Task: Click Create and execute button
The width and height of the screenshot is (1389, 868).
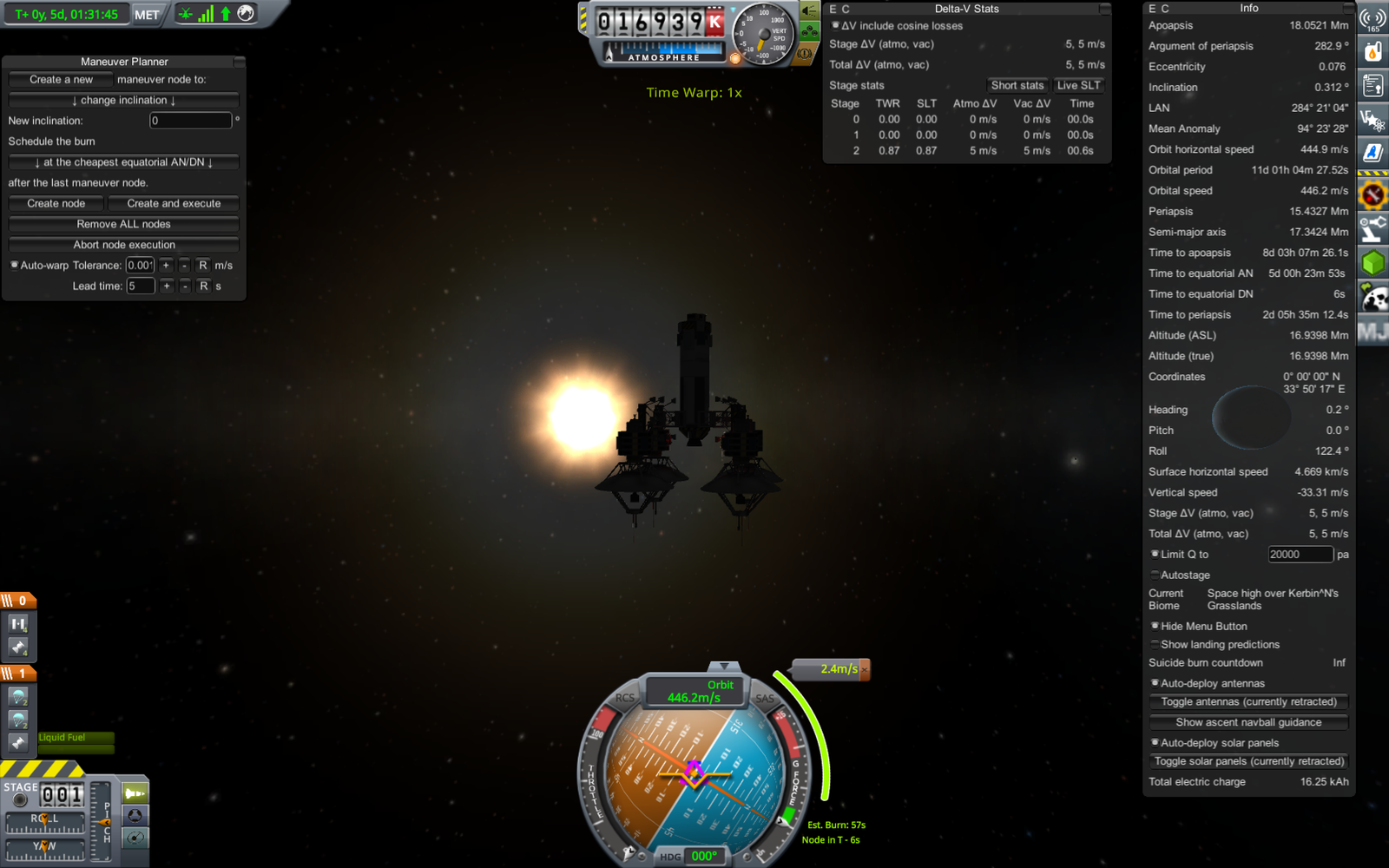Action: (174, 203)
